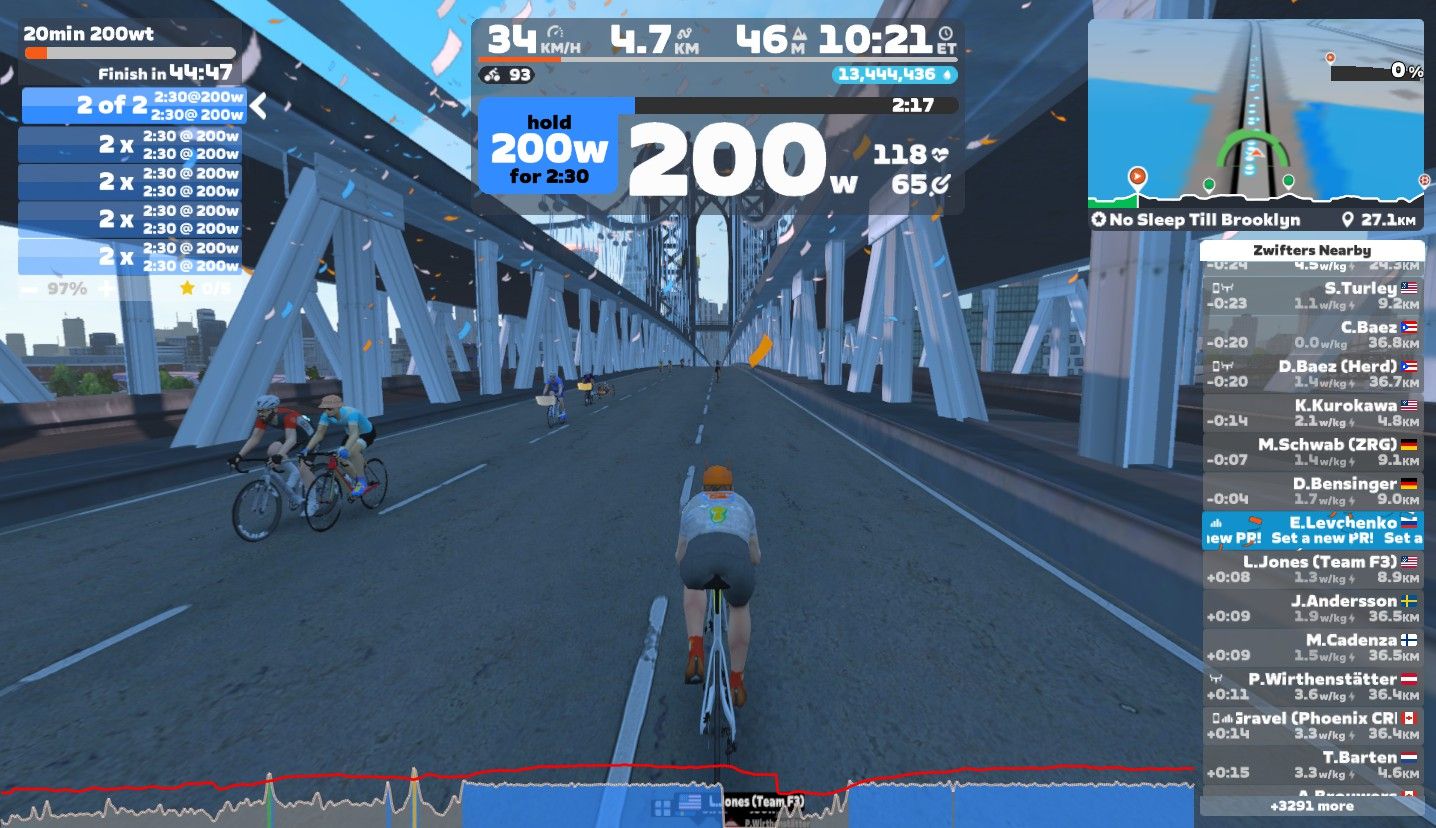
Task: Click the highlighted E.Levchenko rider row
Action: click(1312, 530)
